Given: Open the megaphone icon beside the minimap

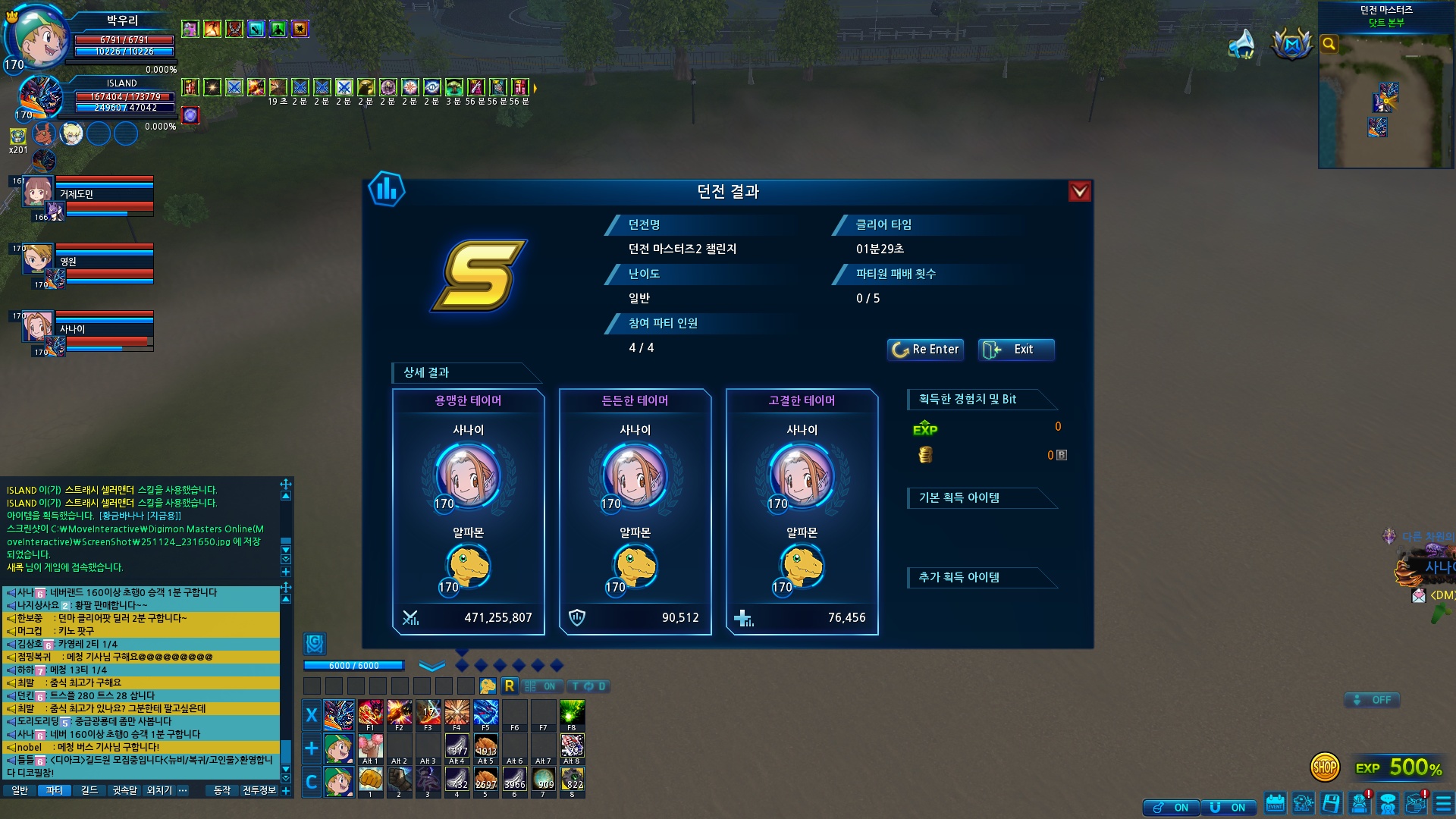Looking at the screenshot, I should [x=1241, y=44].
